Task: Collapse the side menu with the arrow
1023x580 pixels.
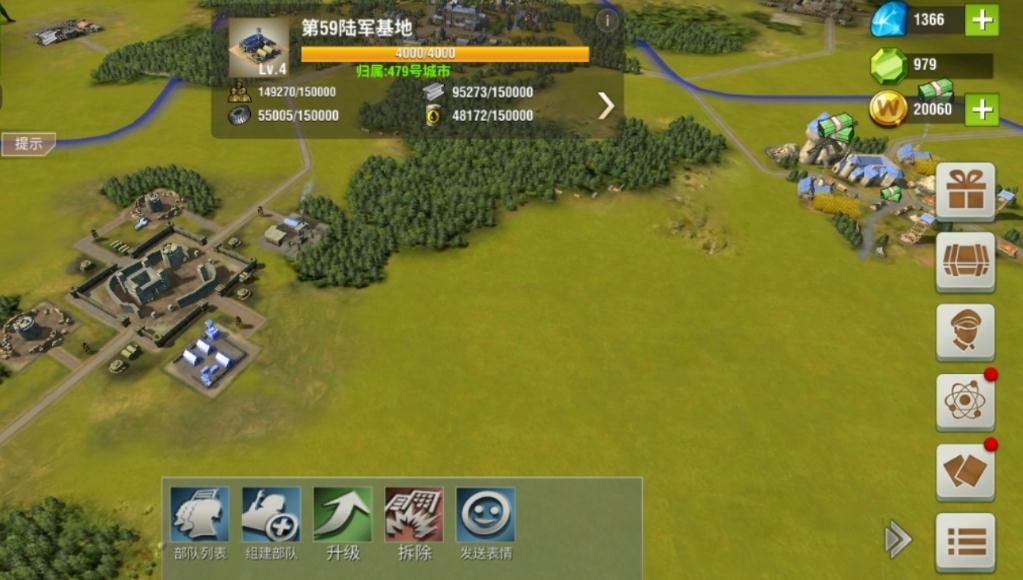Action: (898, 540)
